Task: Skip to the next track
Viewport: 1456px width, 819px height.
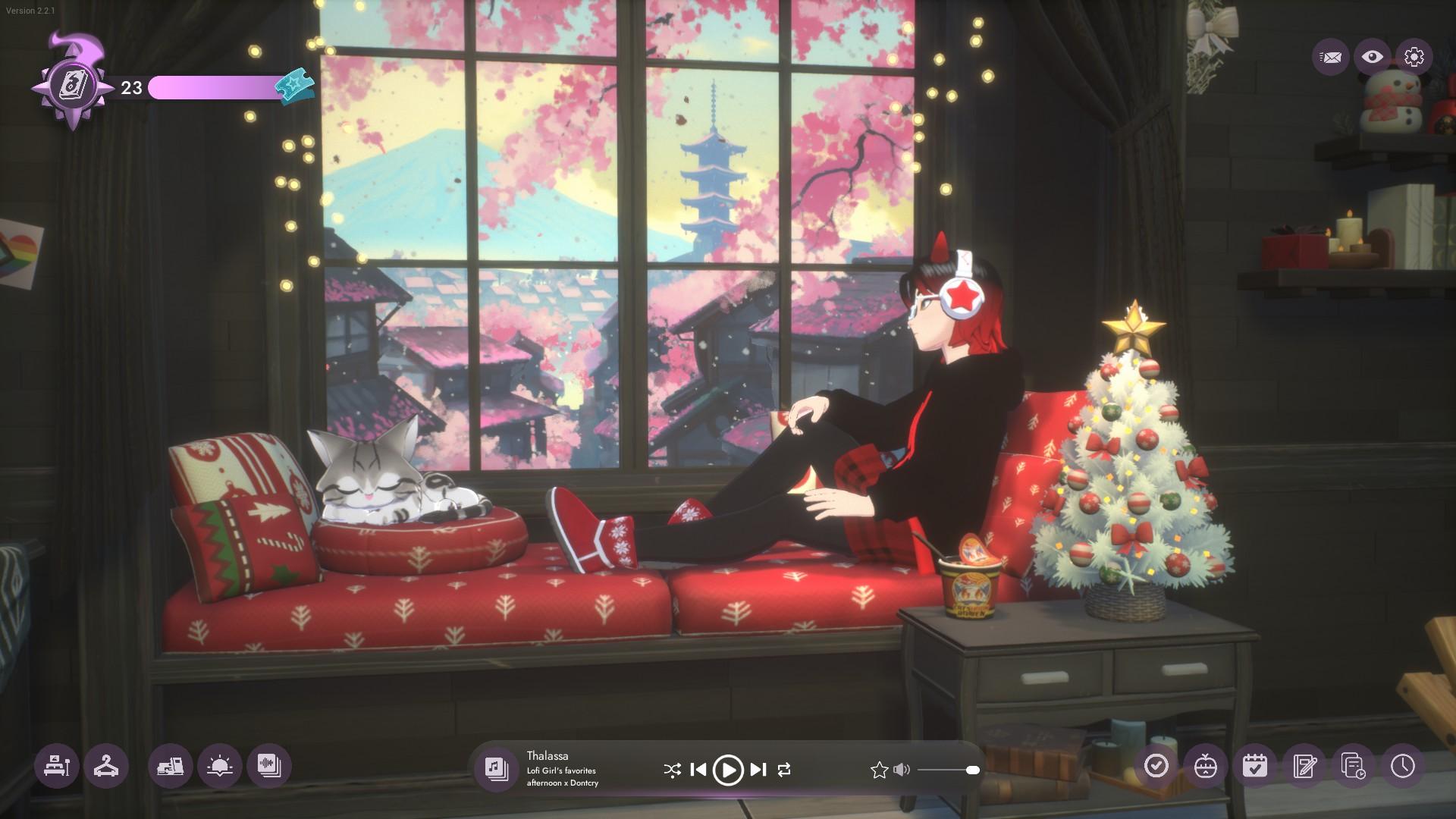Action: [758, 770]
